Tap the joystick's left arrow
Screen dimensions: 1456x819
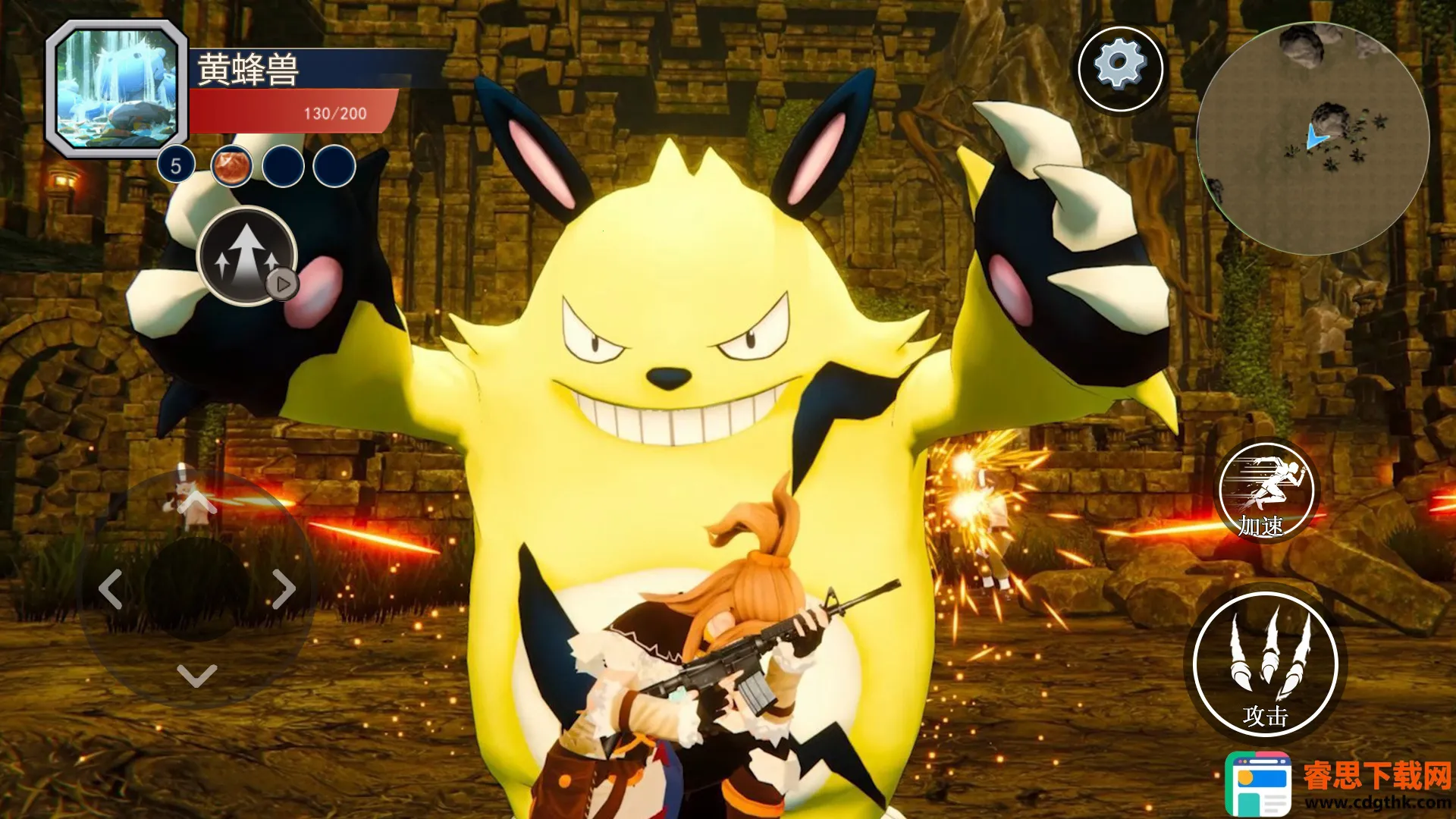coord(111,589)
